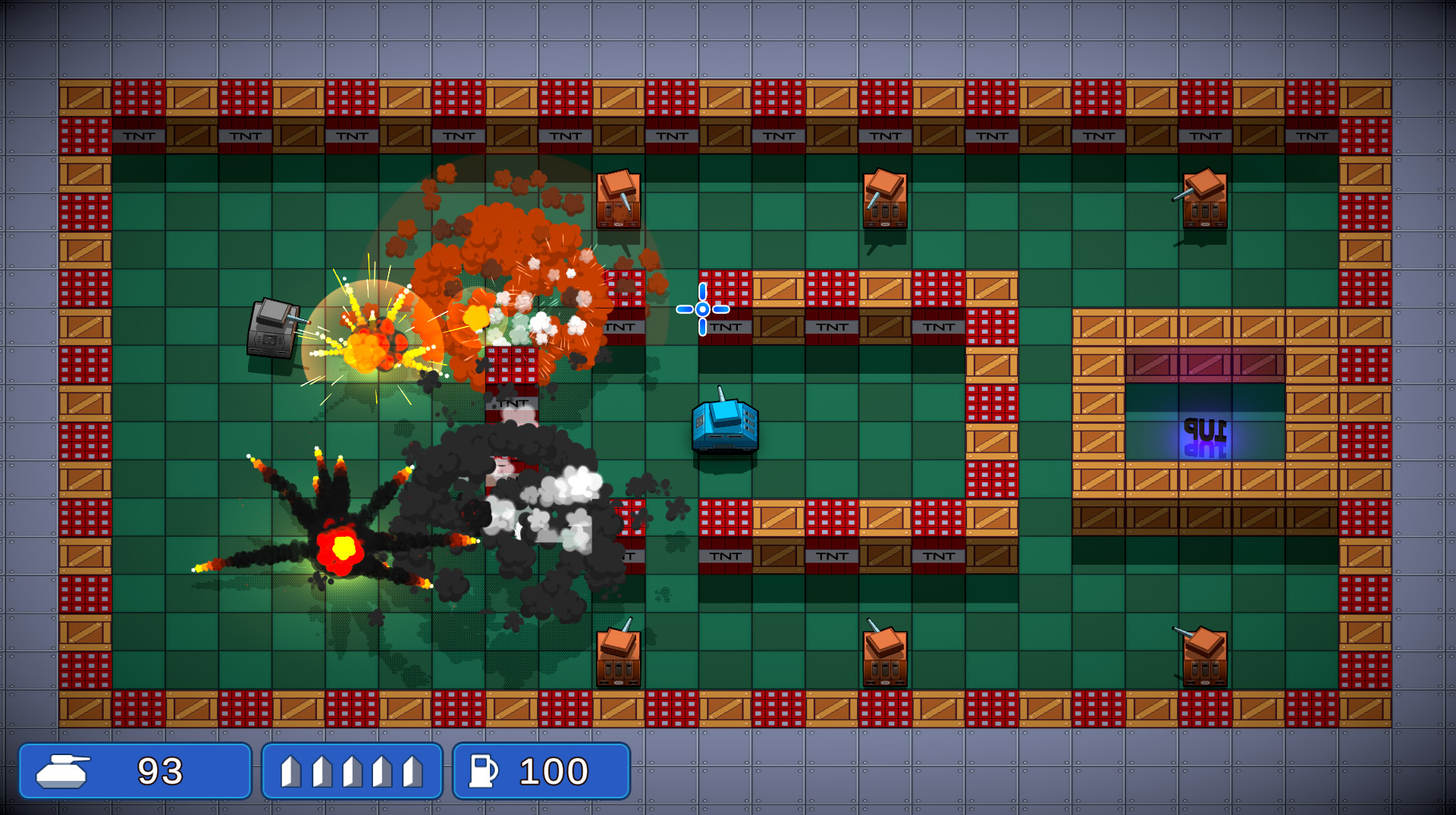Click the aiming crosshair reticle

coord(701,309)
